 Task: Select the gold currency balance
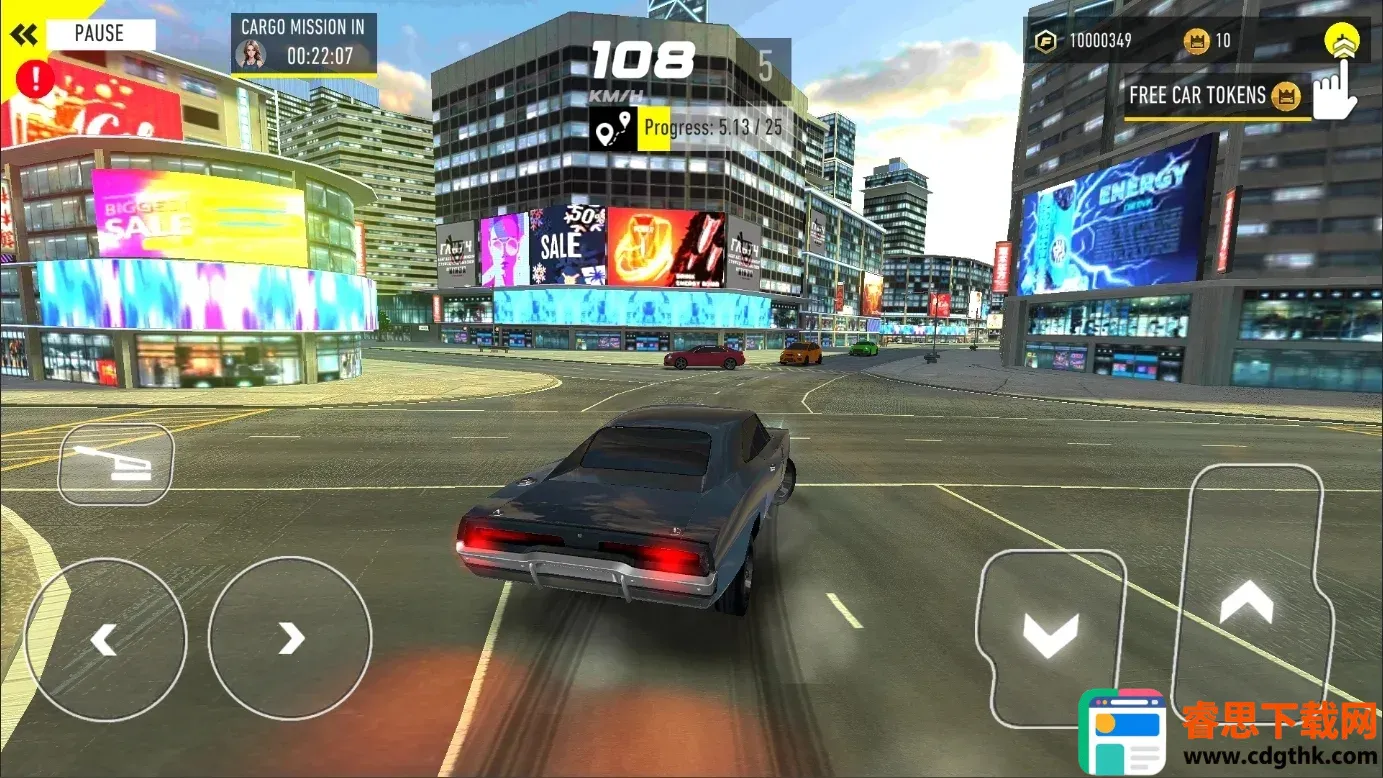1087,41
